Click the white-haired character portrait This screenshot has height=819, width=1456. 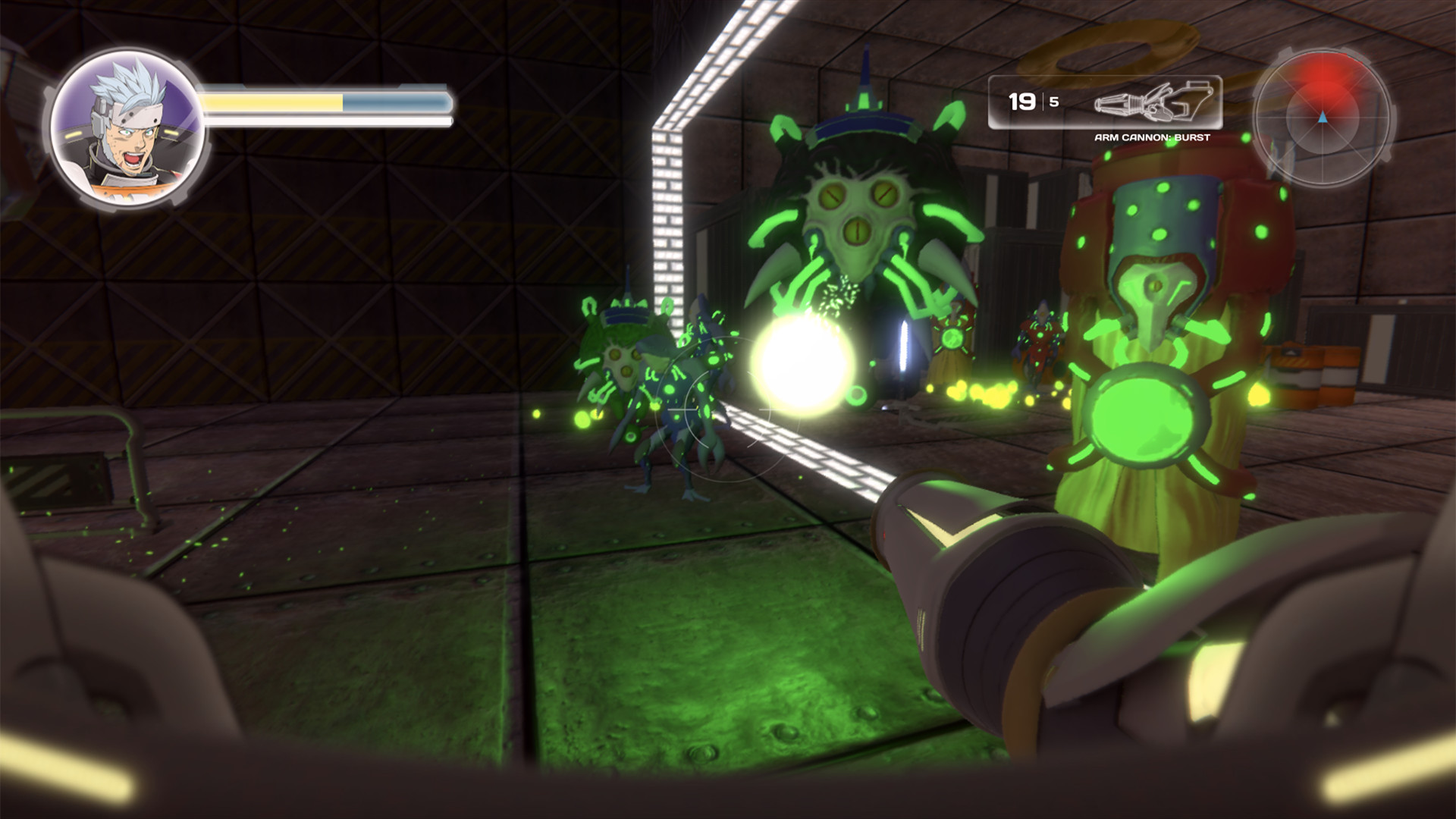127,129
